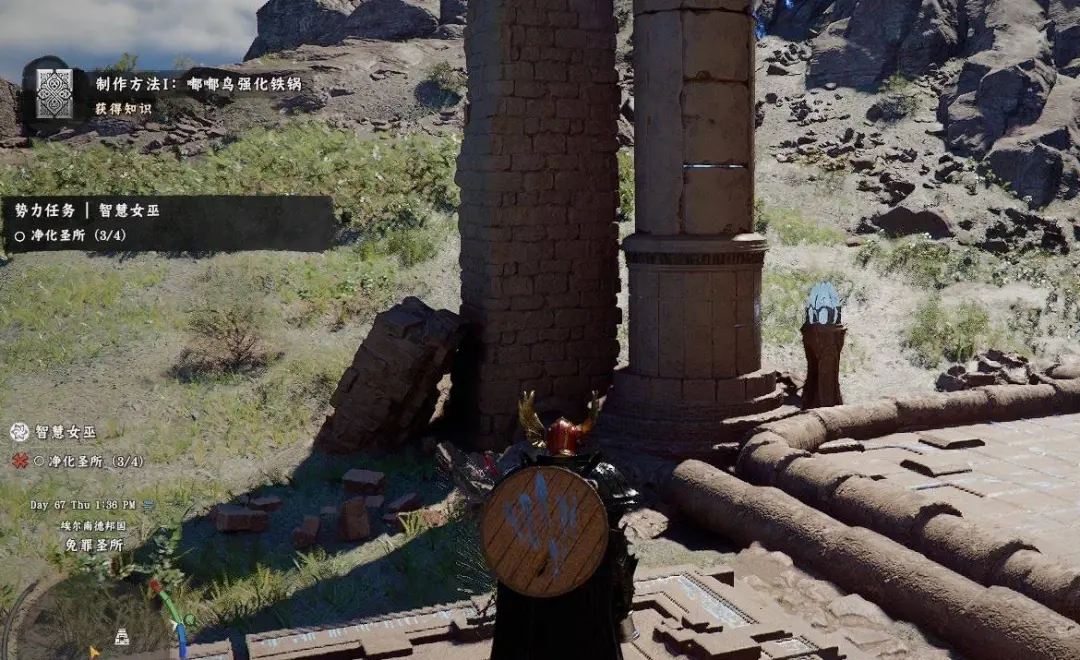
Task: Open the 智慧女巫 tracked quest title
Action: (x=66, y=432)
